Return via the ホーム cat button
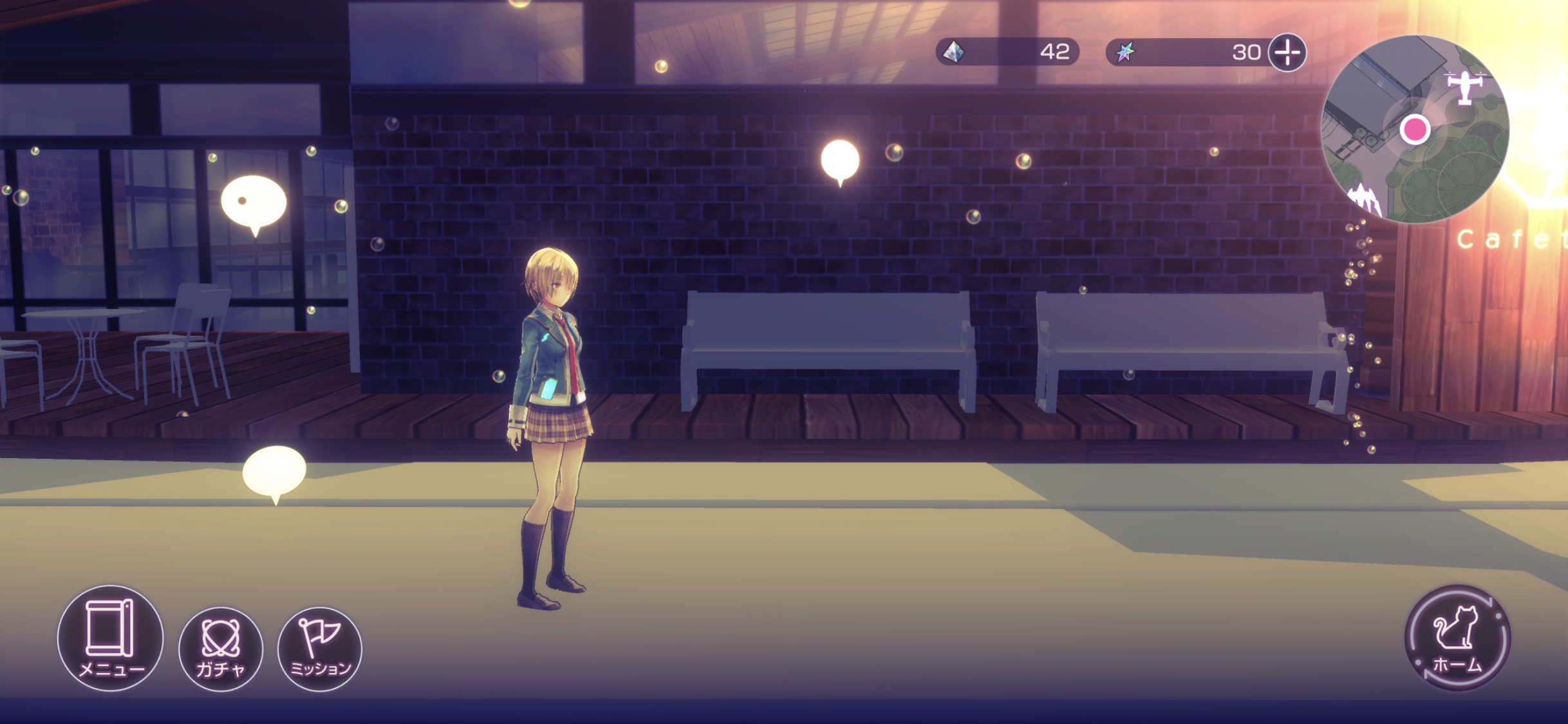The image size is (1568, 724). [1457, 638]
